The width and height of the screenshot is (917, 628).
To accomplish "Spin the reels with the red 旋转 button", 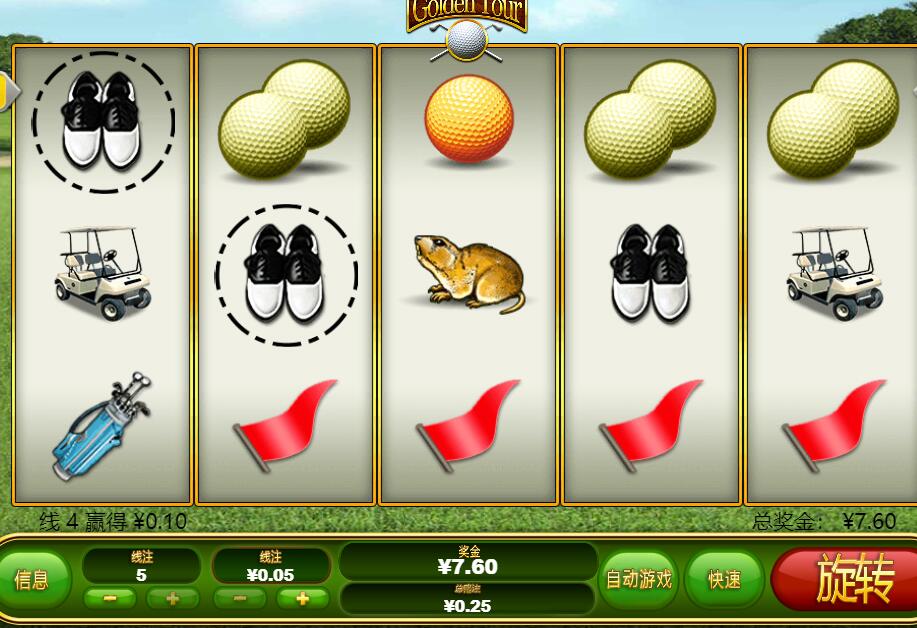I will coord(852,581).
